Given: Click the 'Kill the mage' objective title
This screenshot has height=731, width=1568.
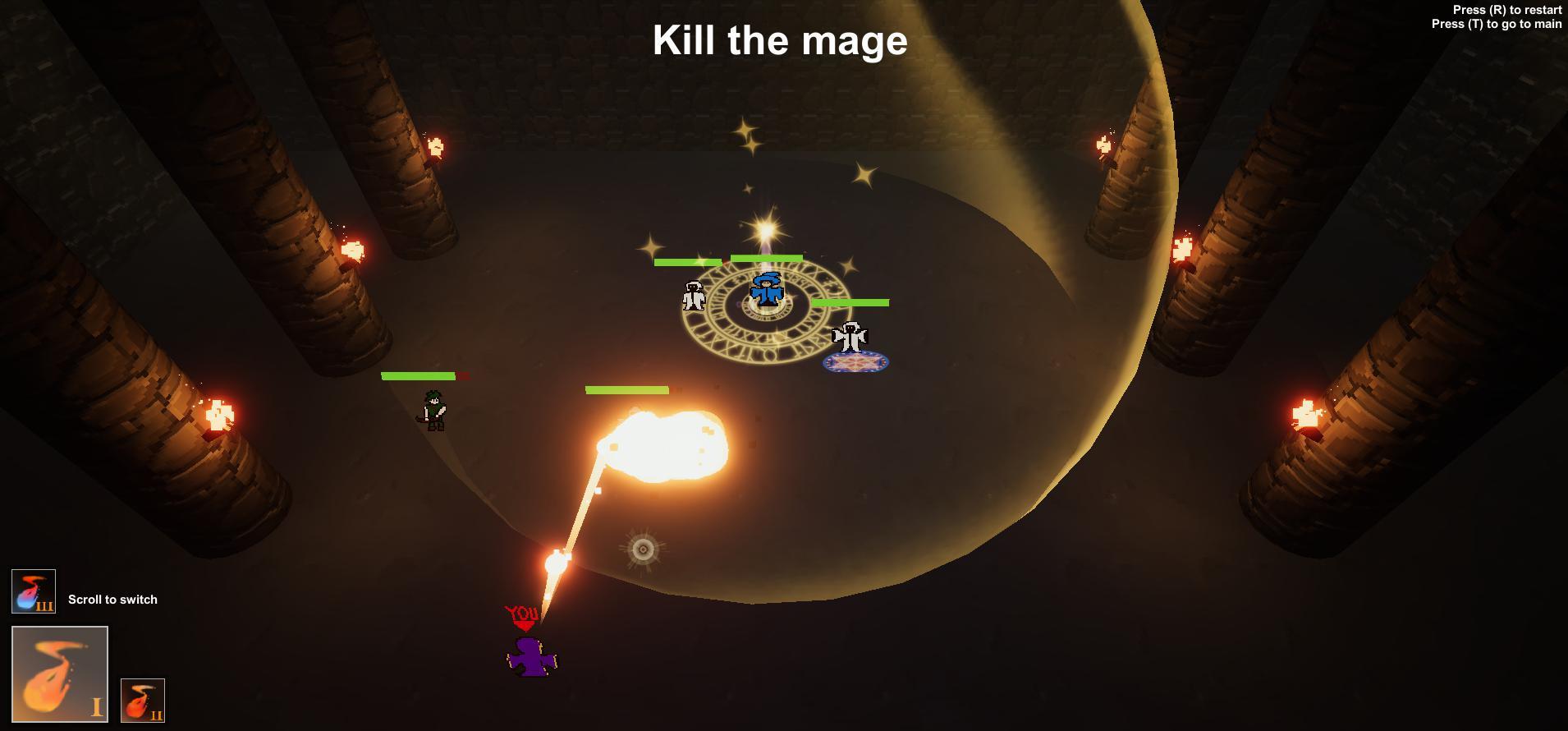Looking at the screenshot, I should tap(779, 39).
